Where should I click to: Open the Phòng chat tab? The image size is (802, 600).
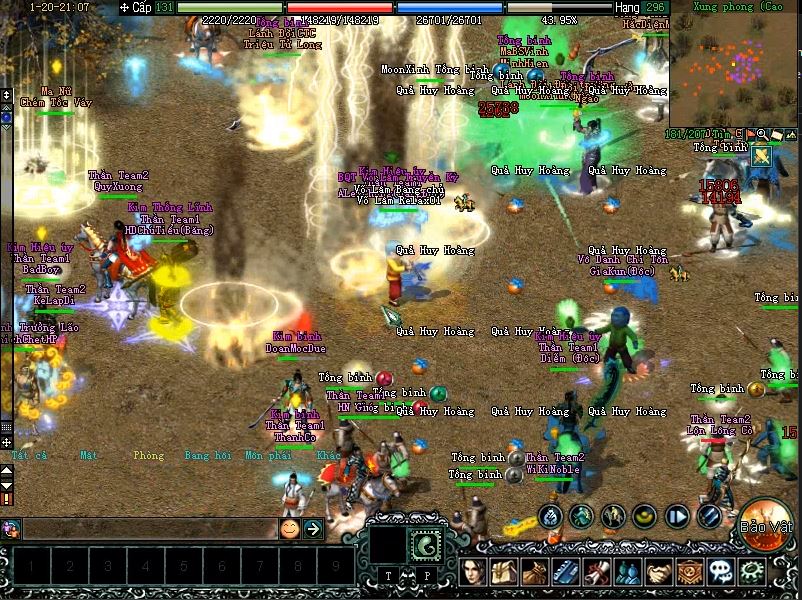click(x=148, y=455)
